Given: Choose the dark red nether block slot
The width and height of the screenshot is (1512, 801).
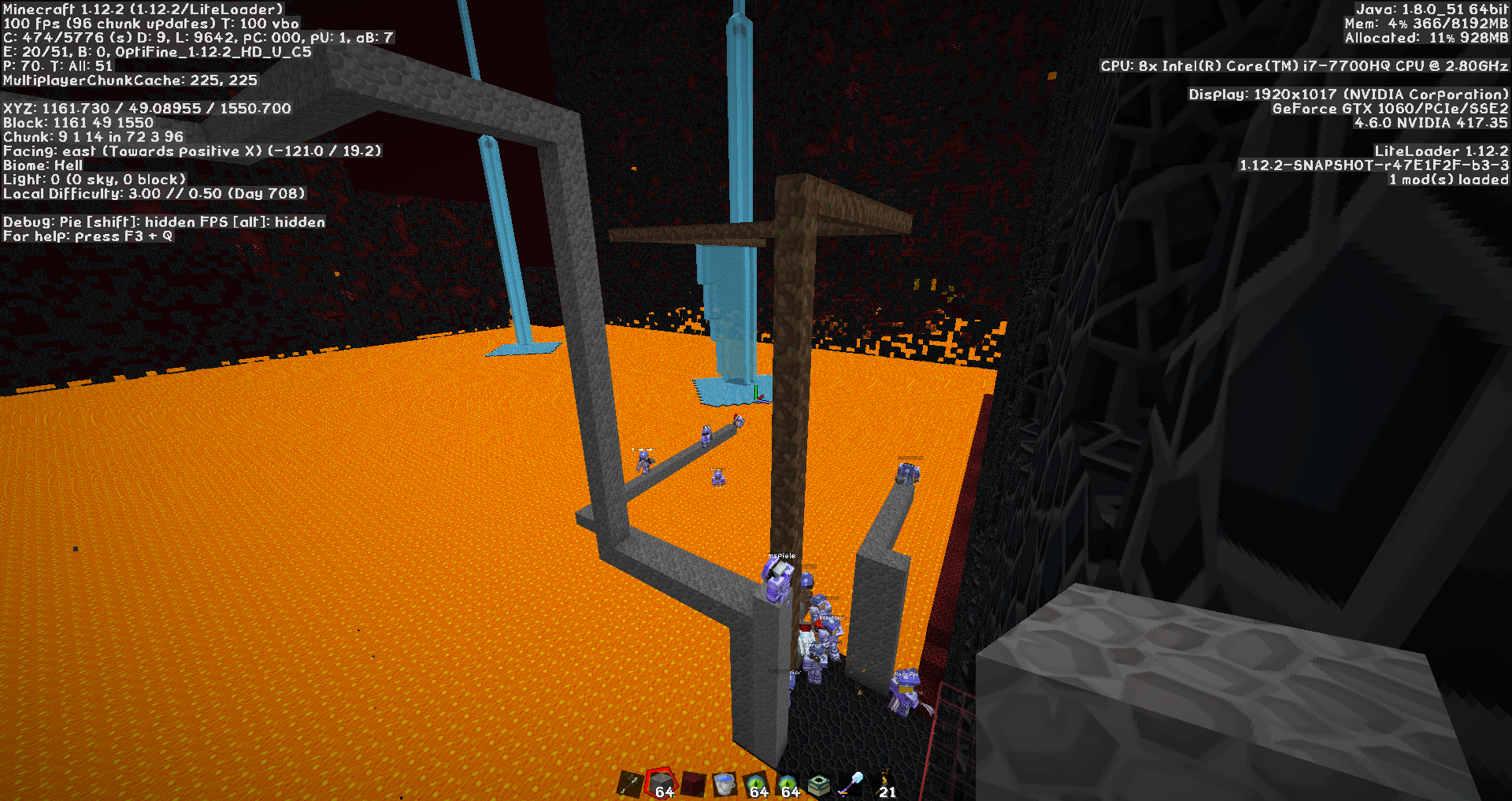Looking at the screenshot, I should tap(693, 784).
